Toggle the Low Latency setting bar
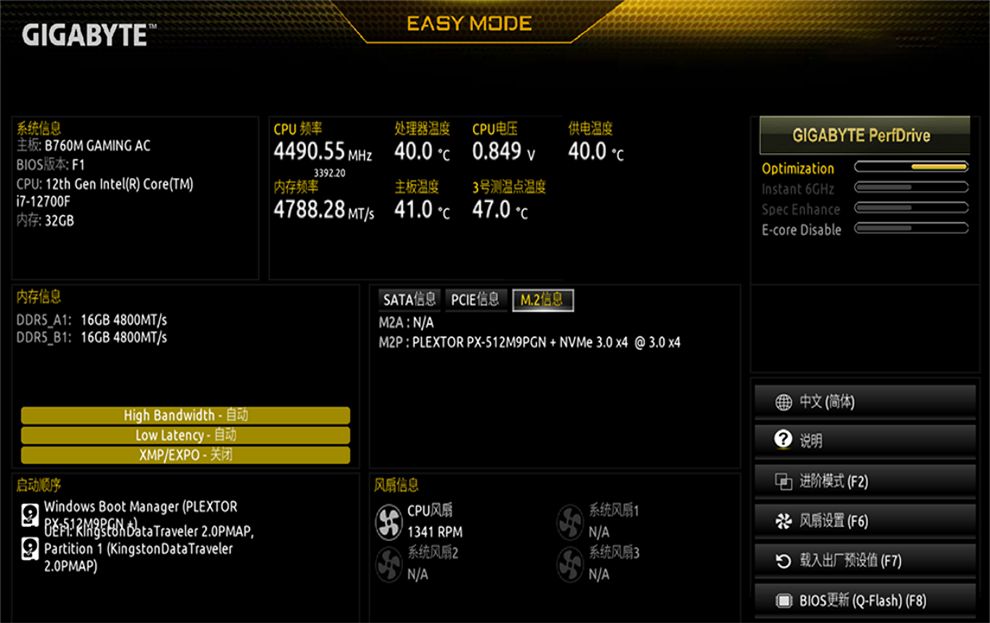This screenshot has width=990, height=623. [x=185, y=435]
